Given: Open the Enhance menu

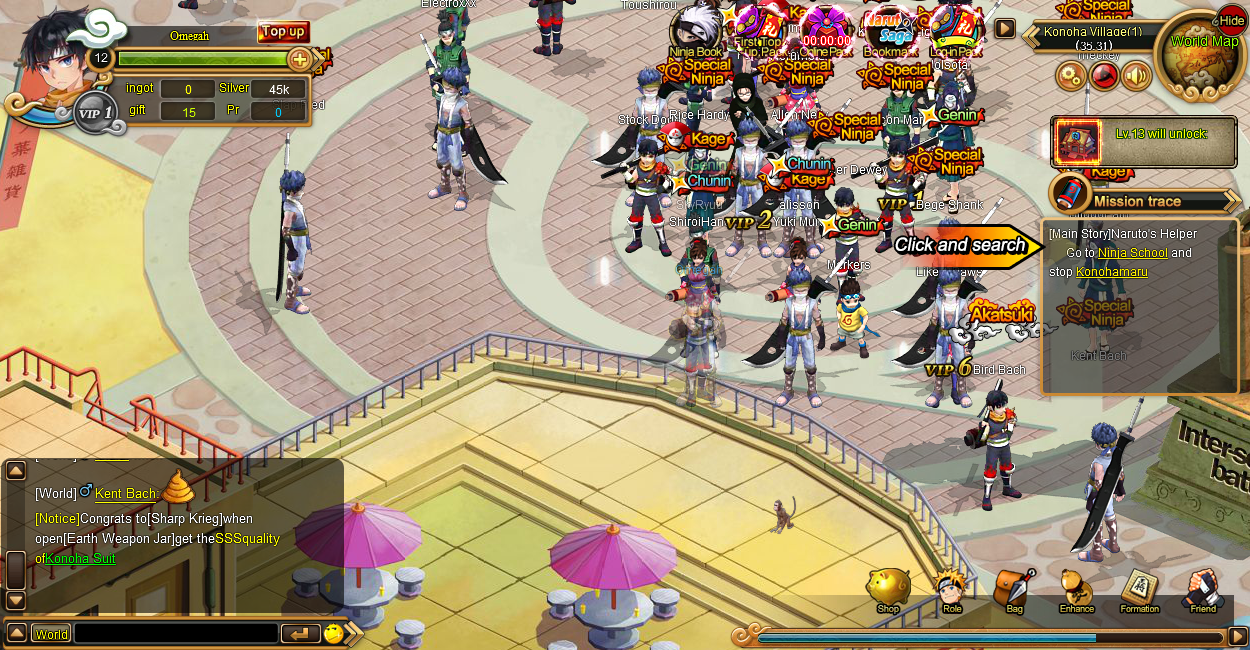Looking at the screenshot, I should coord(1076,590).
